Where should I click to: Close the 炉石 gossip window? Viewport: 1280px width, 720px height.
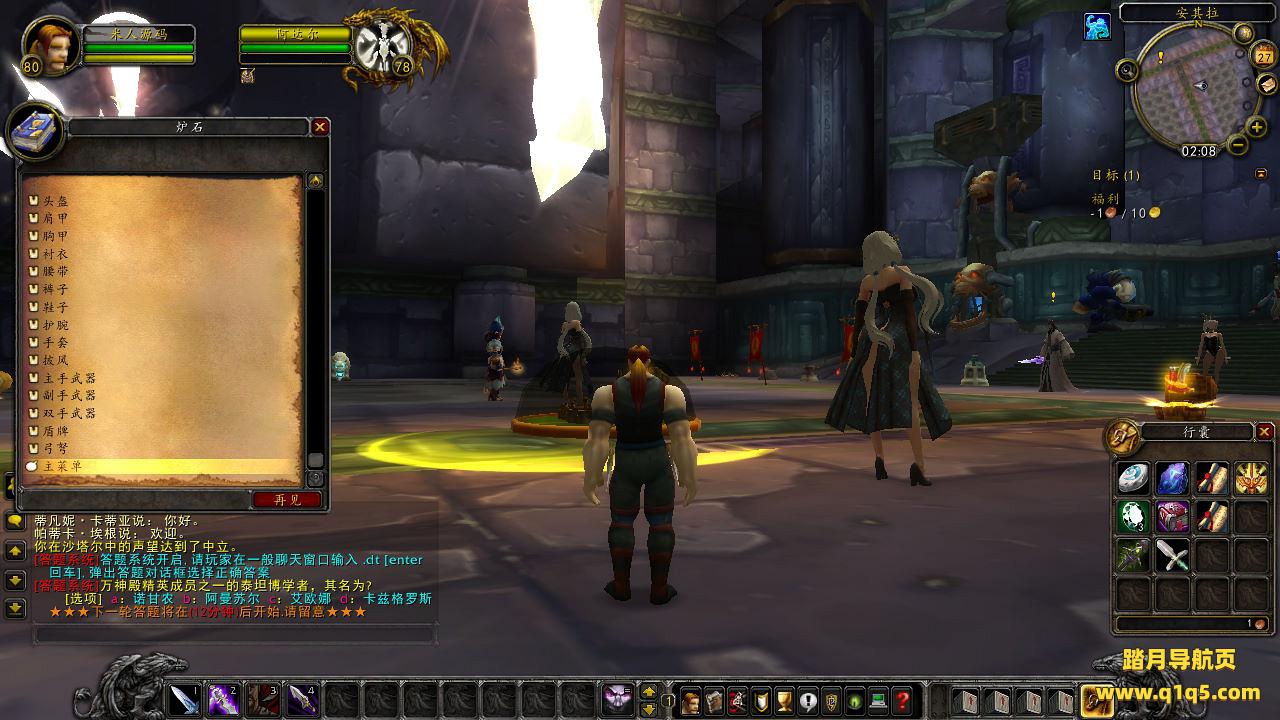click(320, 127)
